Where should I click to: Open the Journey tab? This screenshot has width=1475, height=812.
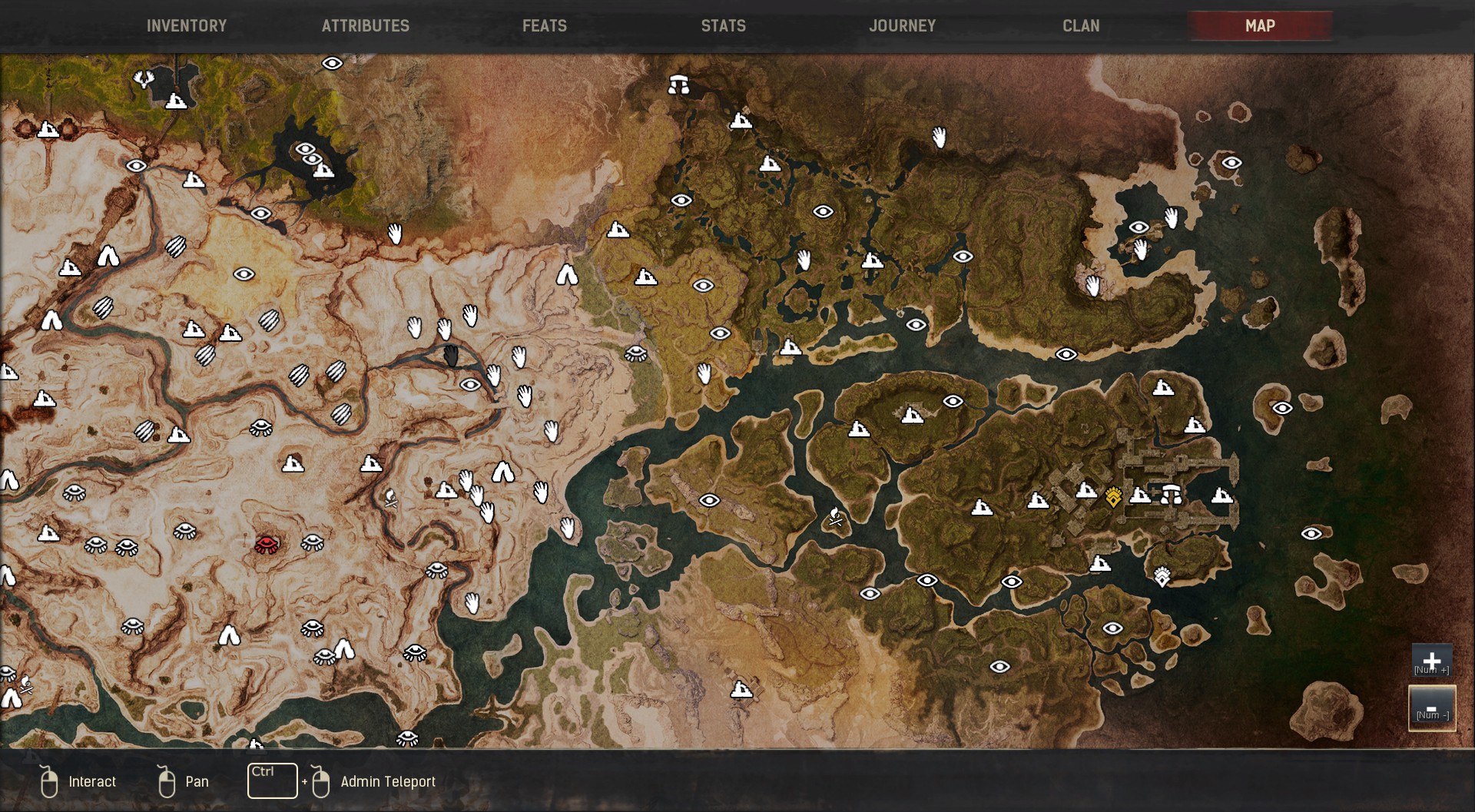[x=902, y=26]
